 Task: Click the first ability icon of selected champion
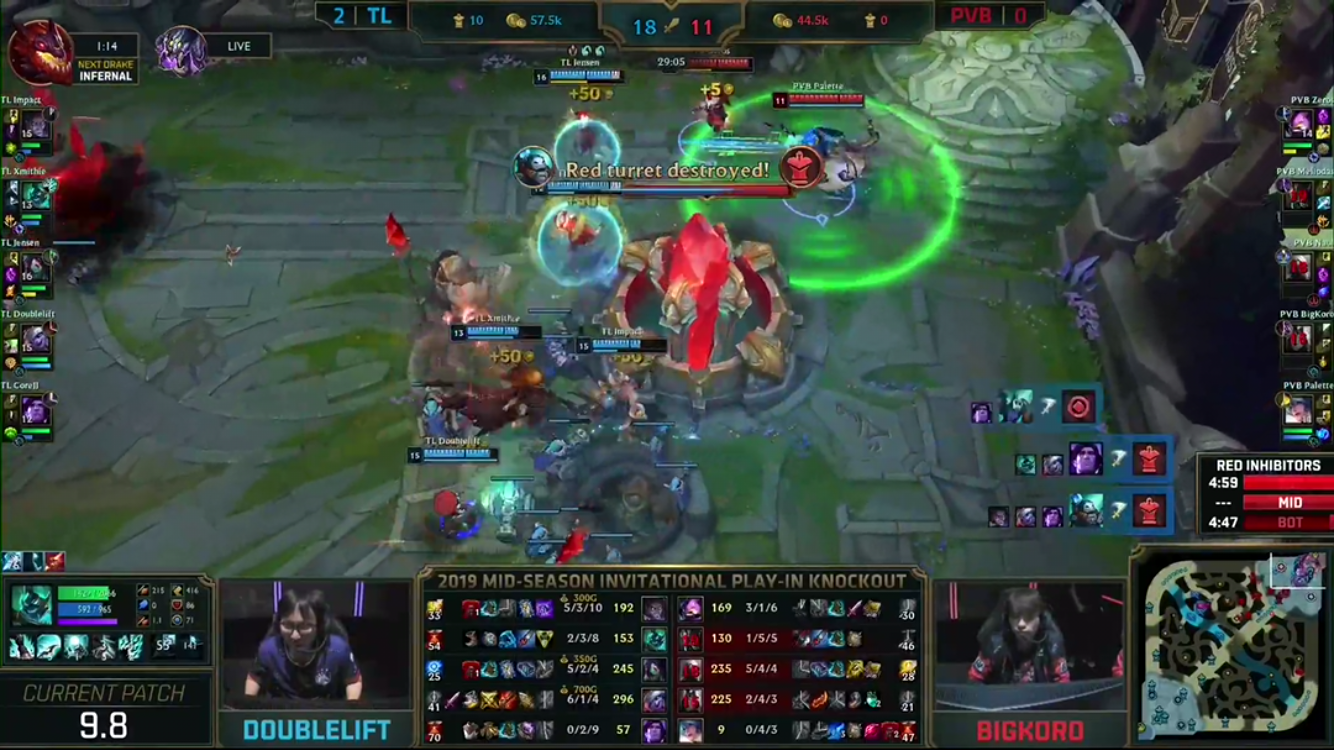coord(21,648)
